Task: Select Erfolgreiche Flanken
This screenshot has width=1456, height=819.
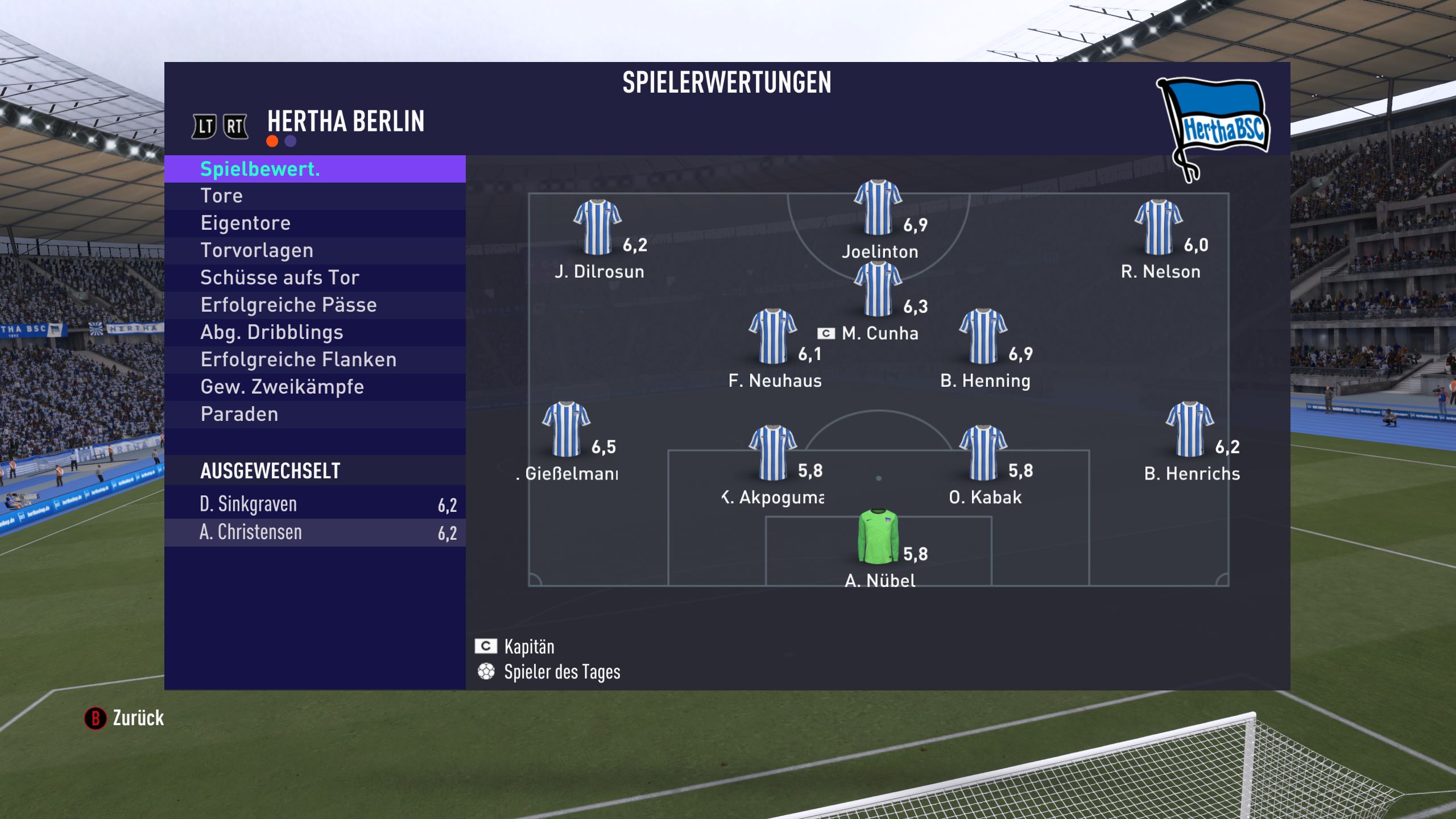Action: 315,360
